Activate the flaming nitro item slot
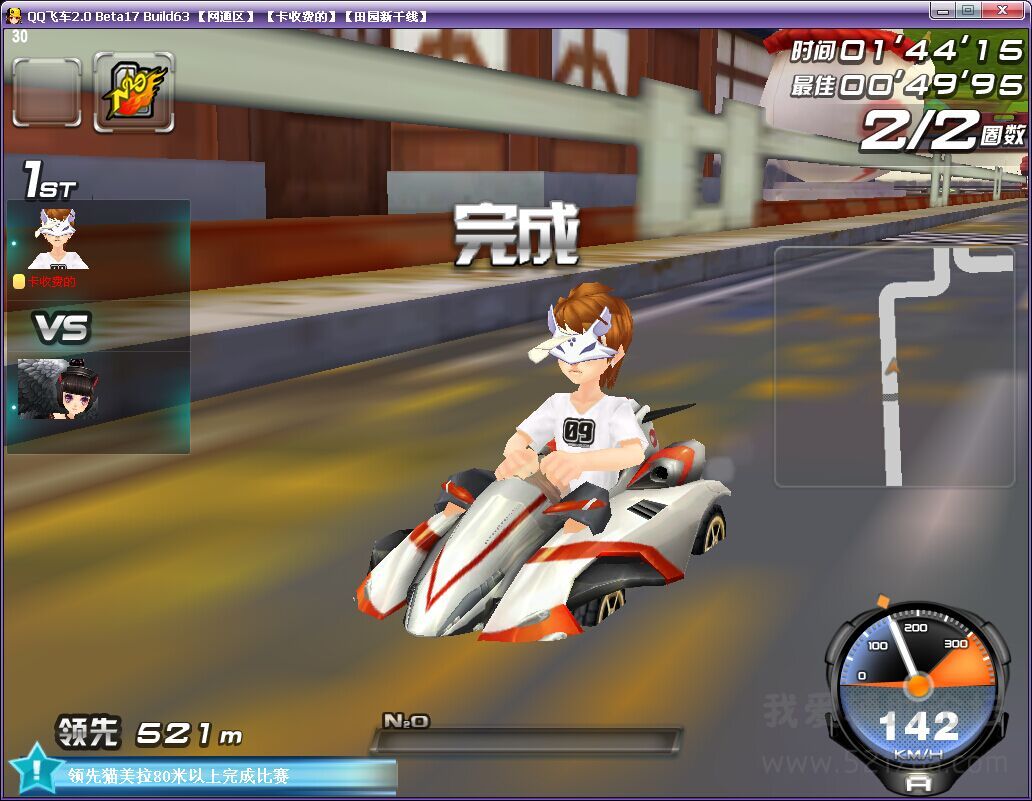 (133, 92)
